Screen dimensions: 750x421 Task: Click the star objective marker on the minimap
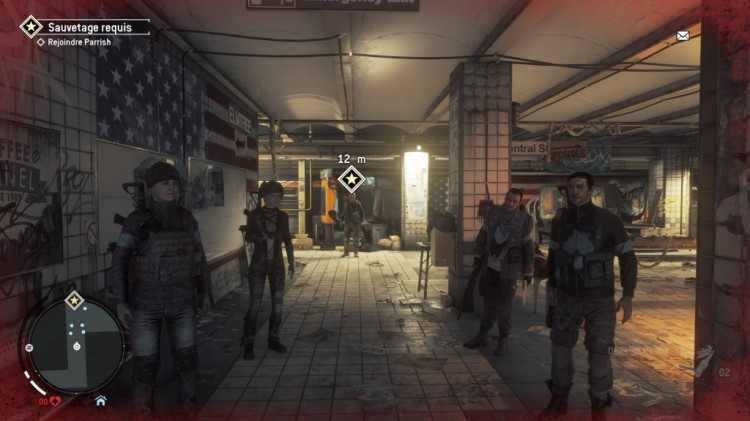tap(74, 300)
